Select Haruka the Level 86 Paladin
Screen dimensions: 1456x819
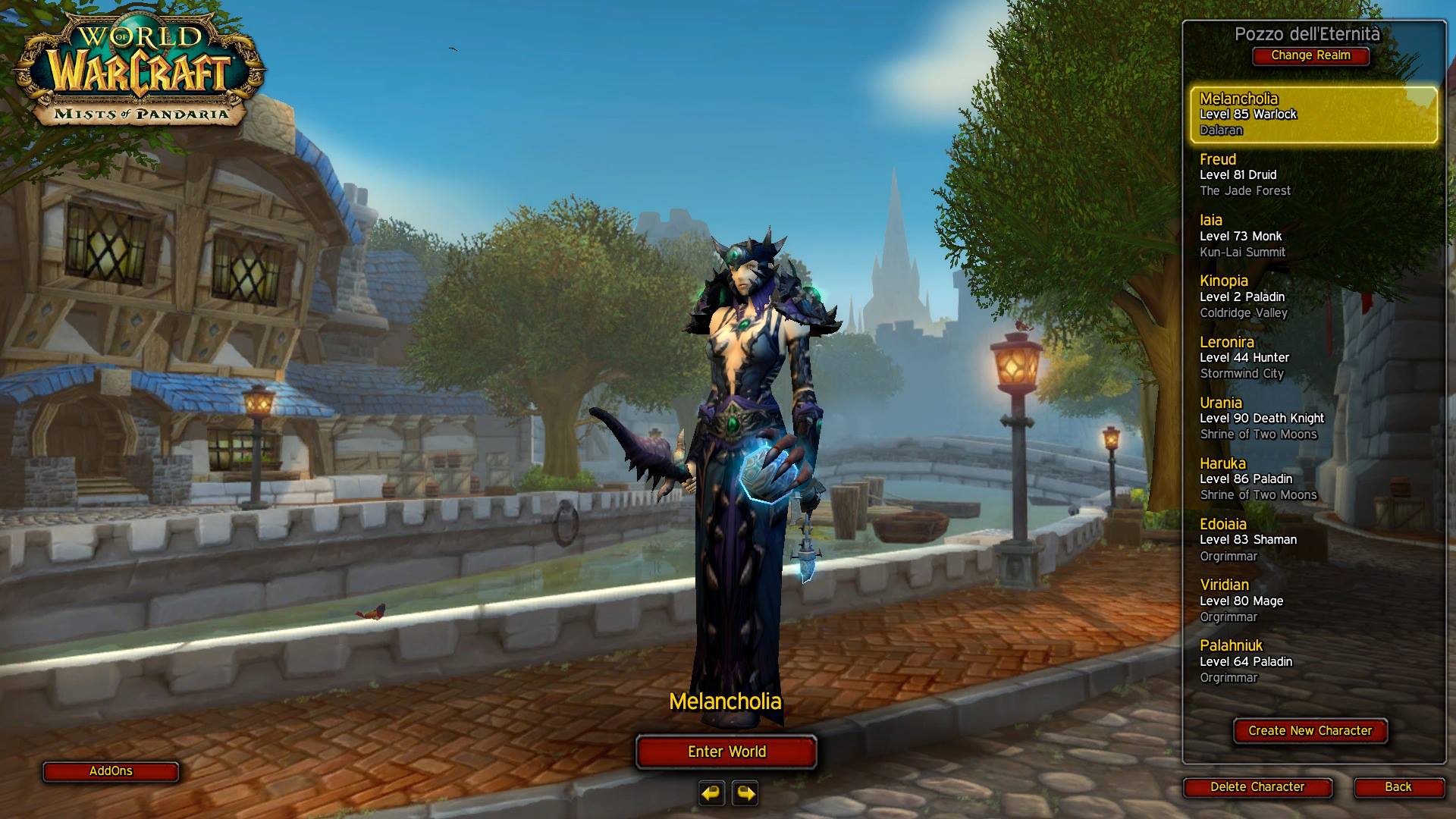[x=1313, y=479]
